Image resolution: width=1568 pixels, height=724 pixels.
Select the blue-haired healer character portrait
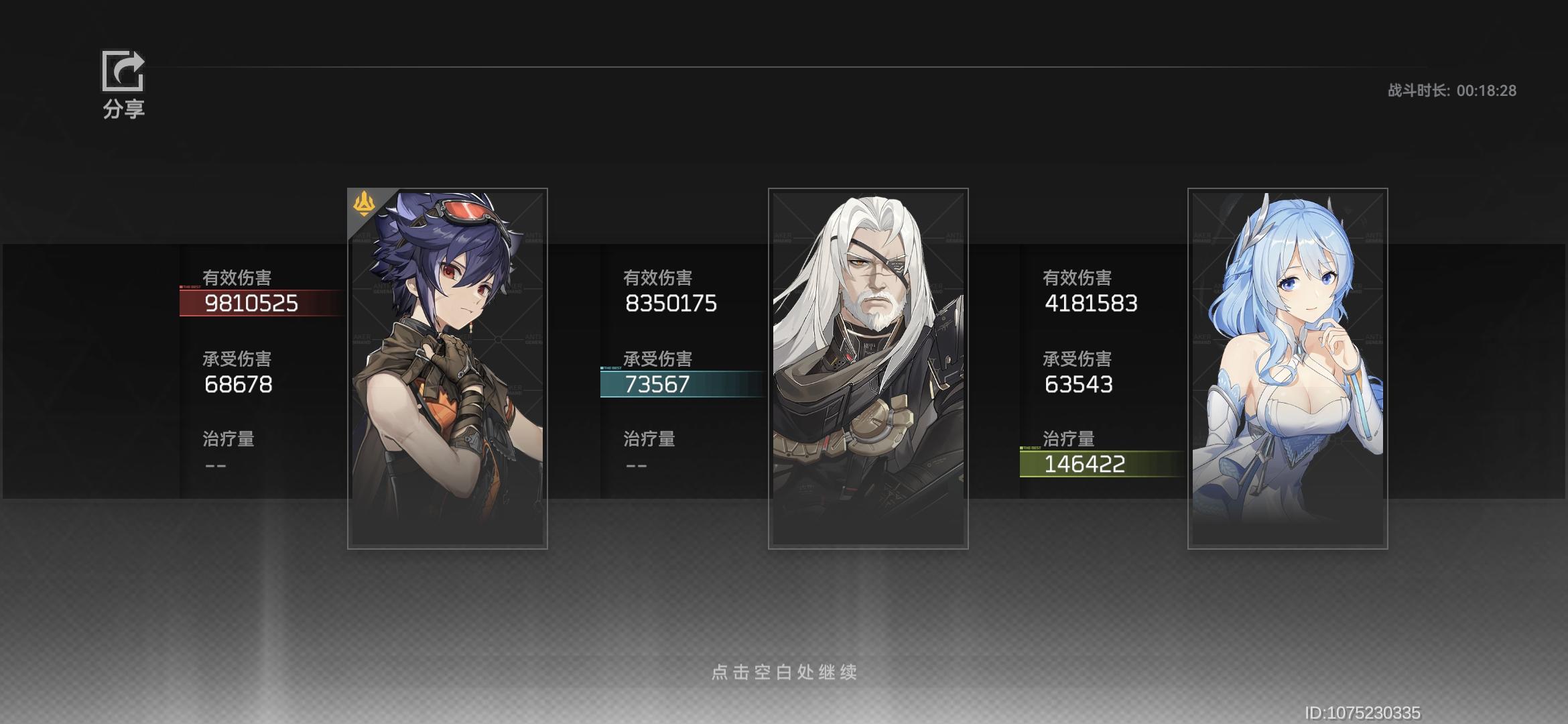(x=1287, y=369)
